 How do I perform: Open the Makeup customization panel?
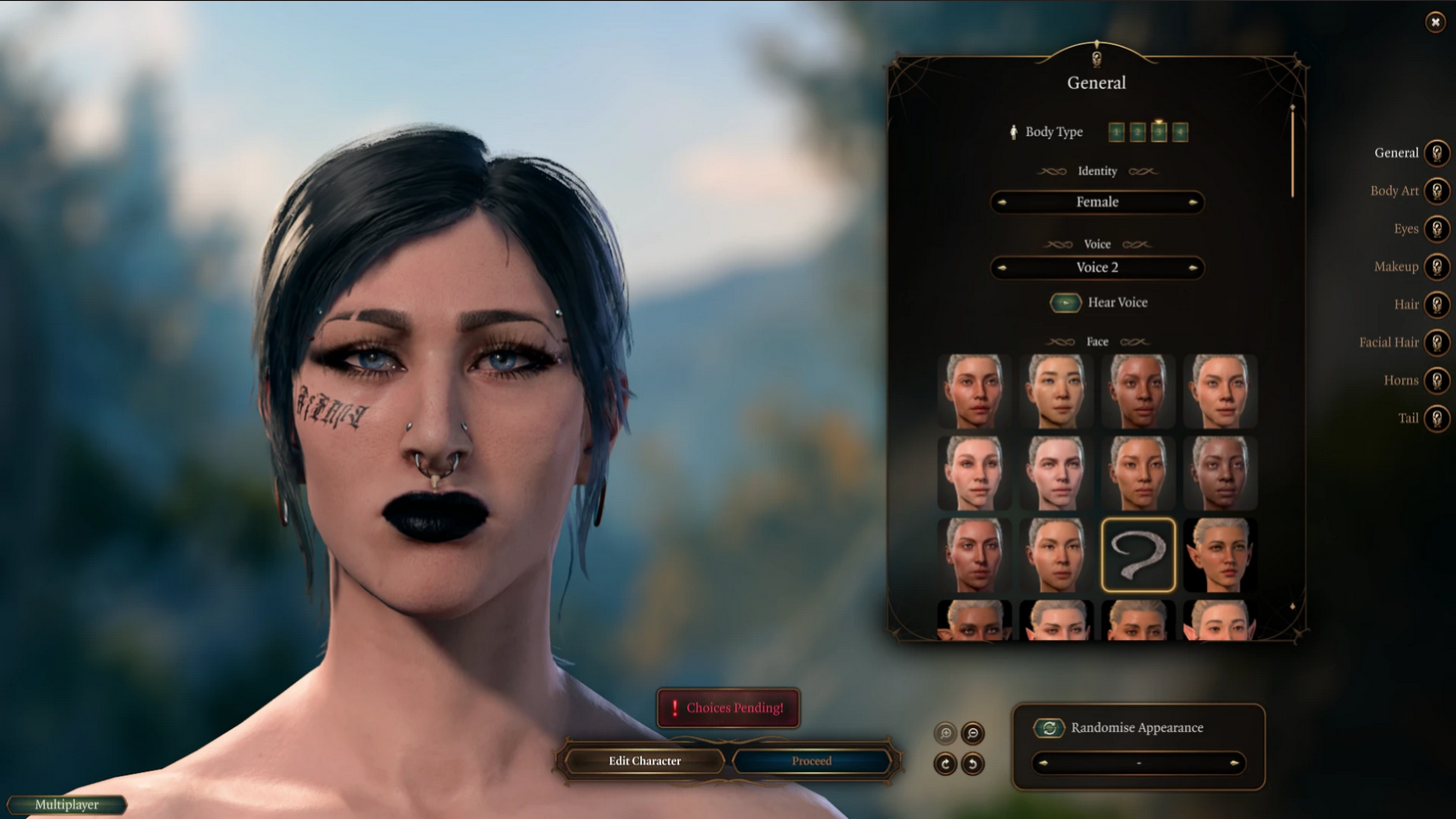pos(1436,266)
